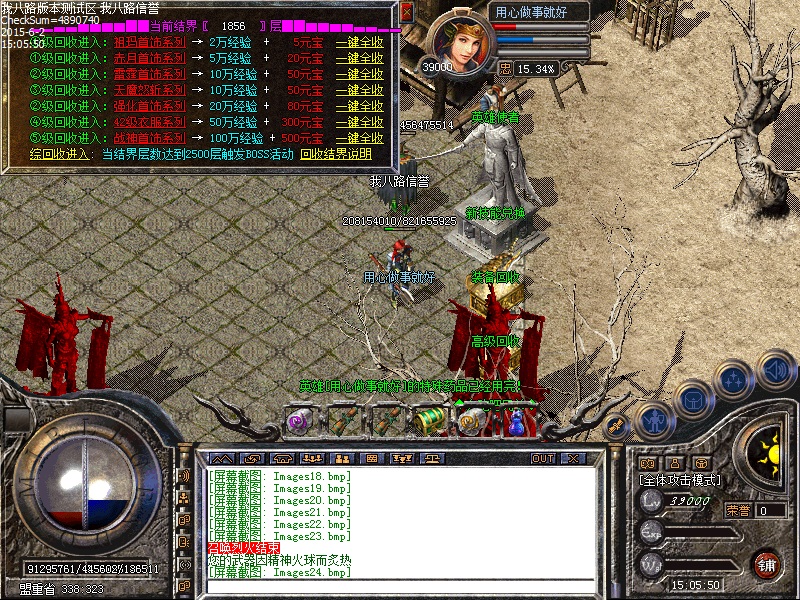Close the chat window with its X button
The image size is (800, 600).
572,458
